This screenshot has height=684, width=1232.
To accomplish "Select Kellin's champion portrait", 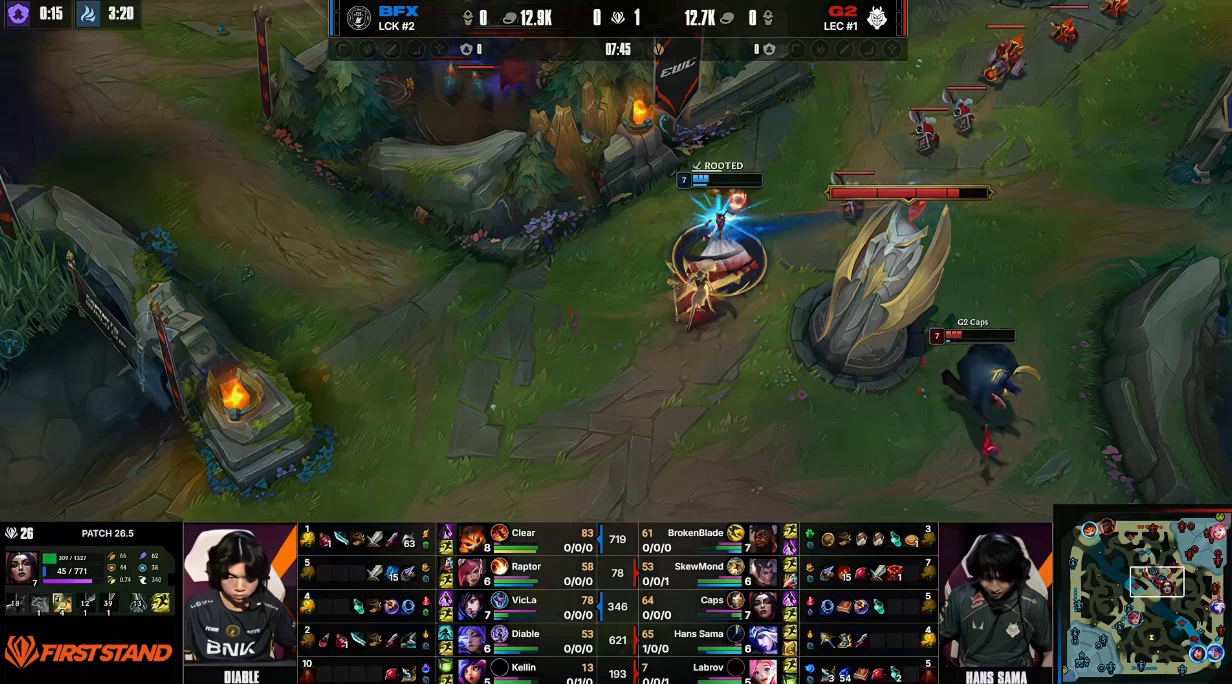I will click(471, 670).
